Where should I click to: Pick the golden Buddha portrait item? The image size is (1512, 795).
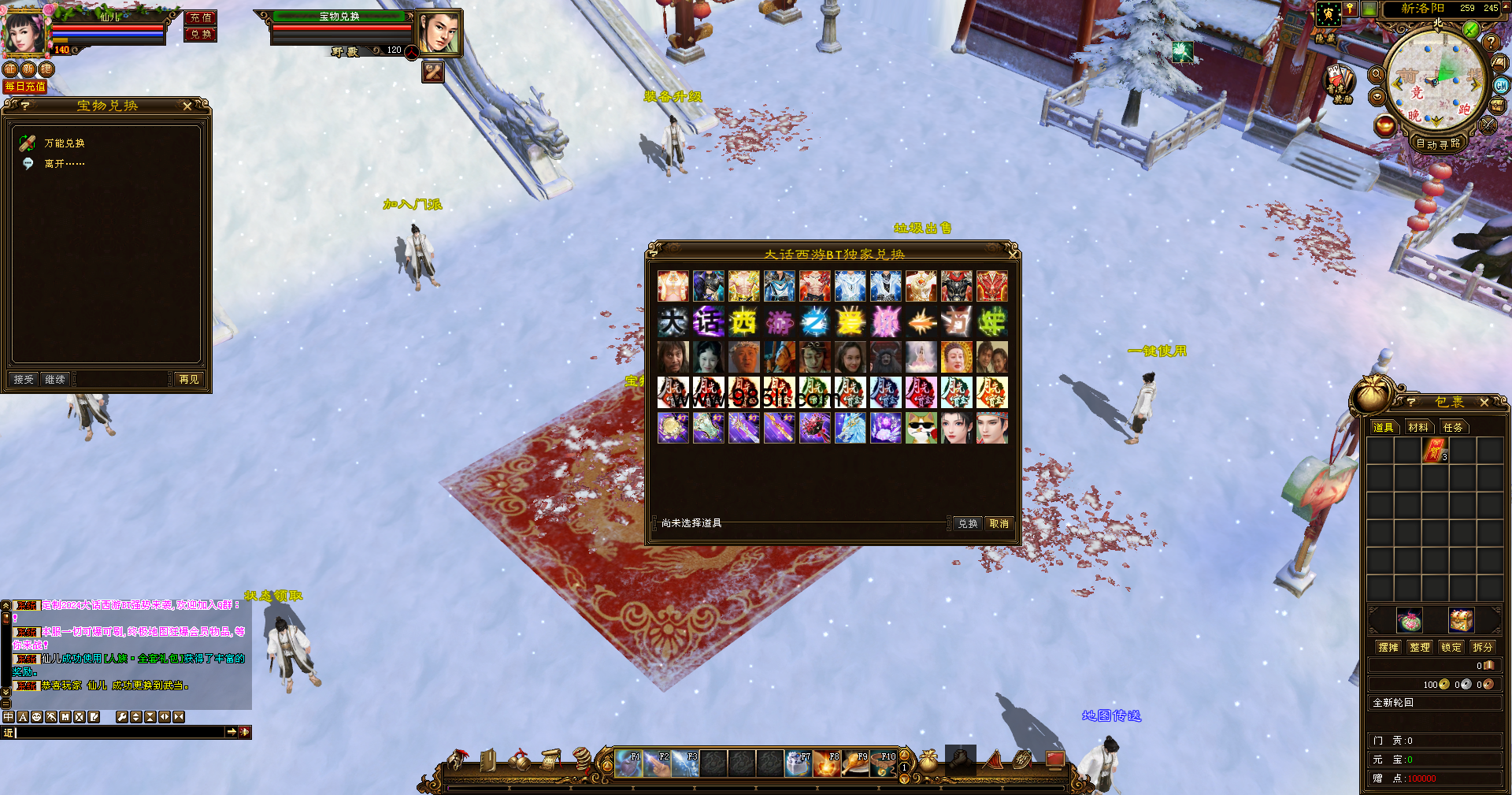coord(956,357)
